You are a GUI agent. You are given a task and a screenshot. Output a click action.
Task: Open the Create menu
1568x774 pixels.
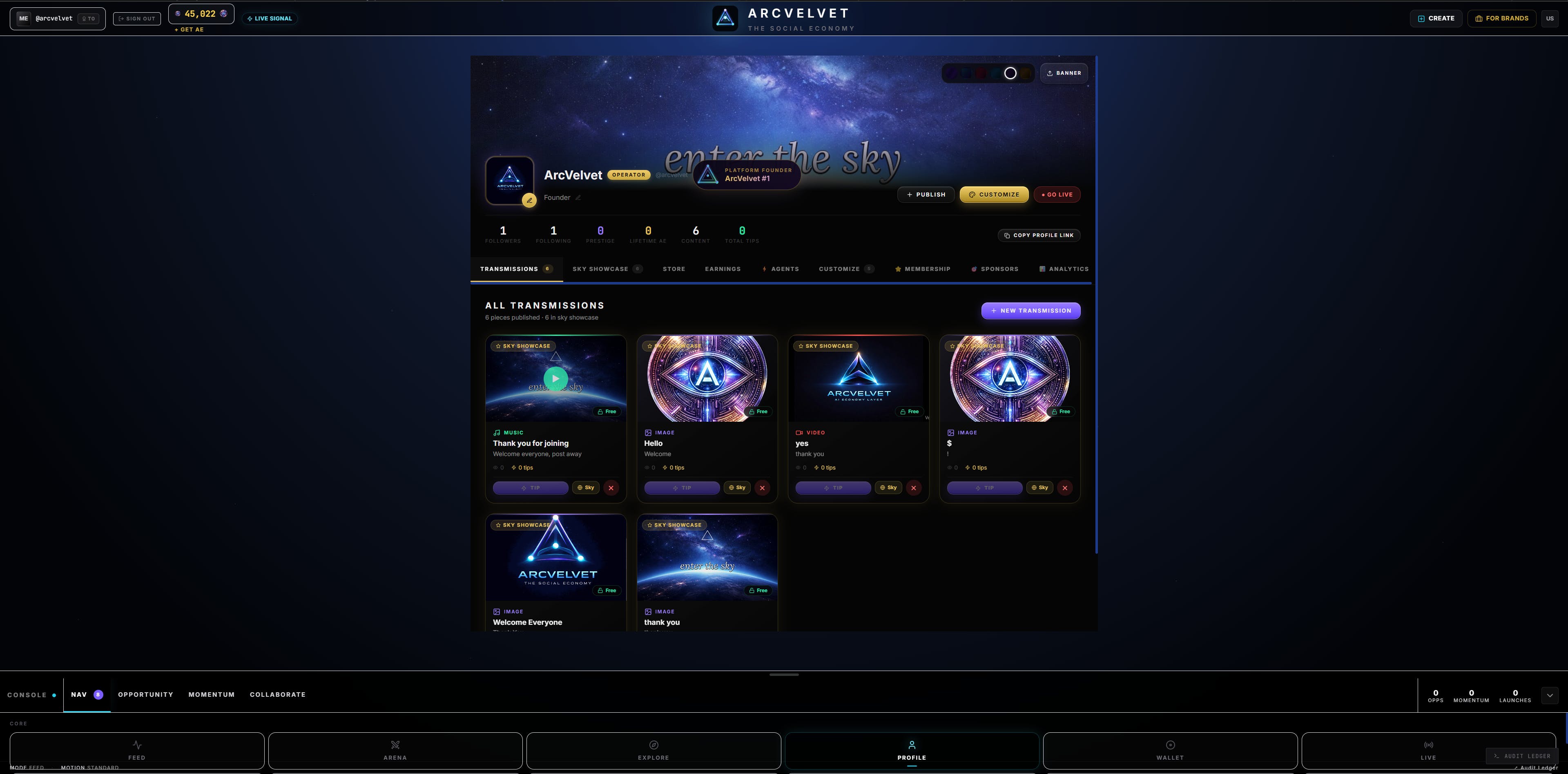pyautogui.click(x=1436, y=18)
